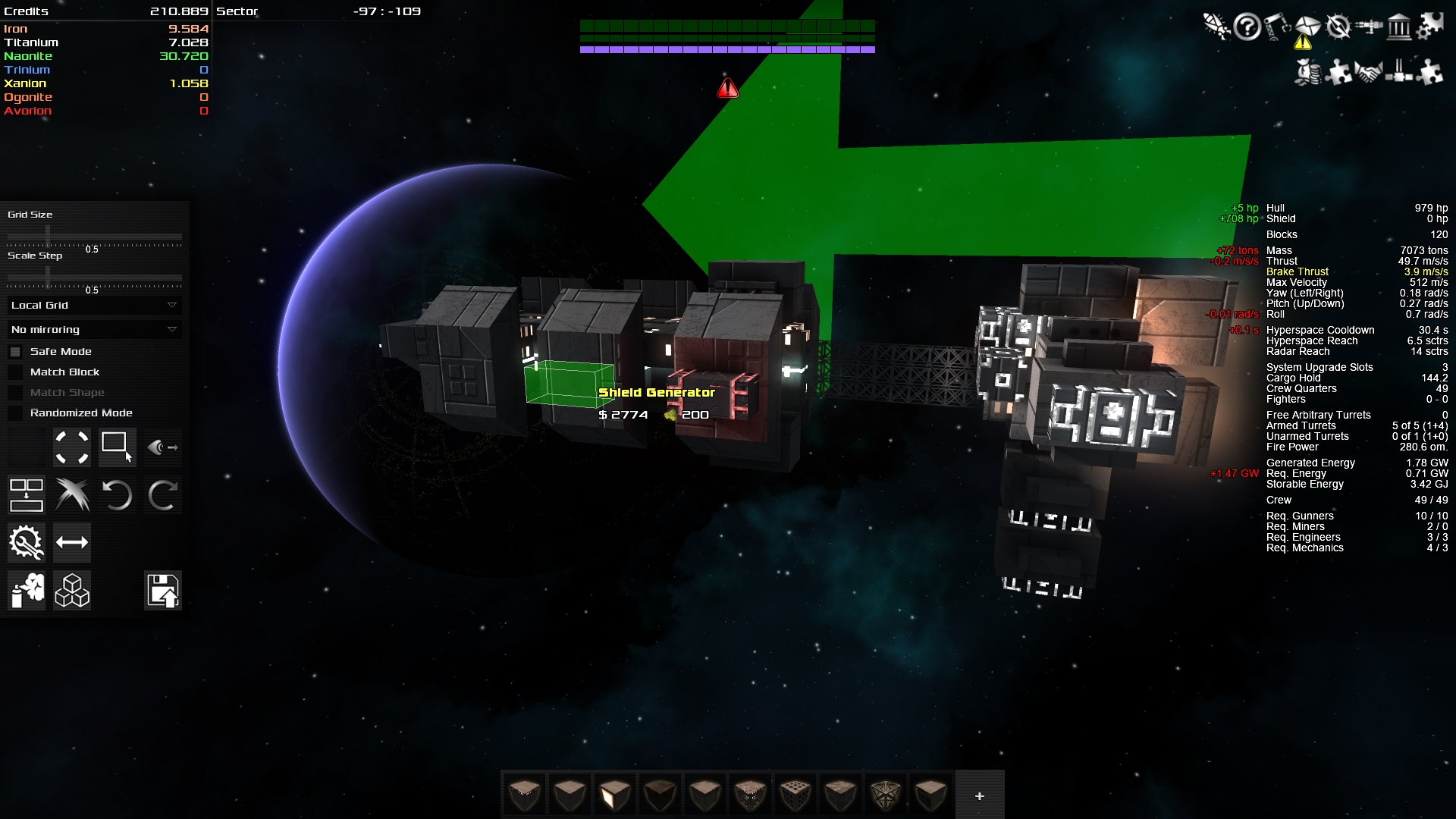Open the spray paint tool
Screen dimensions: 1456x819
pyautogui.click(x=26, y=591)
